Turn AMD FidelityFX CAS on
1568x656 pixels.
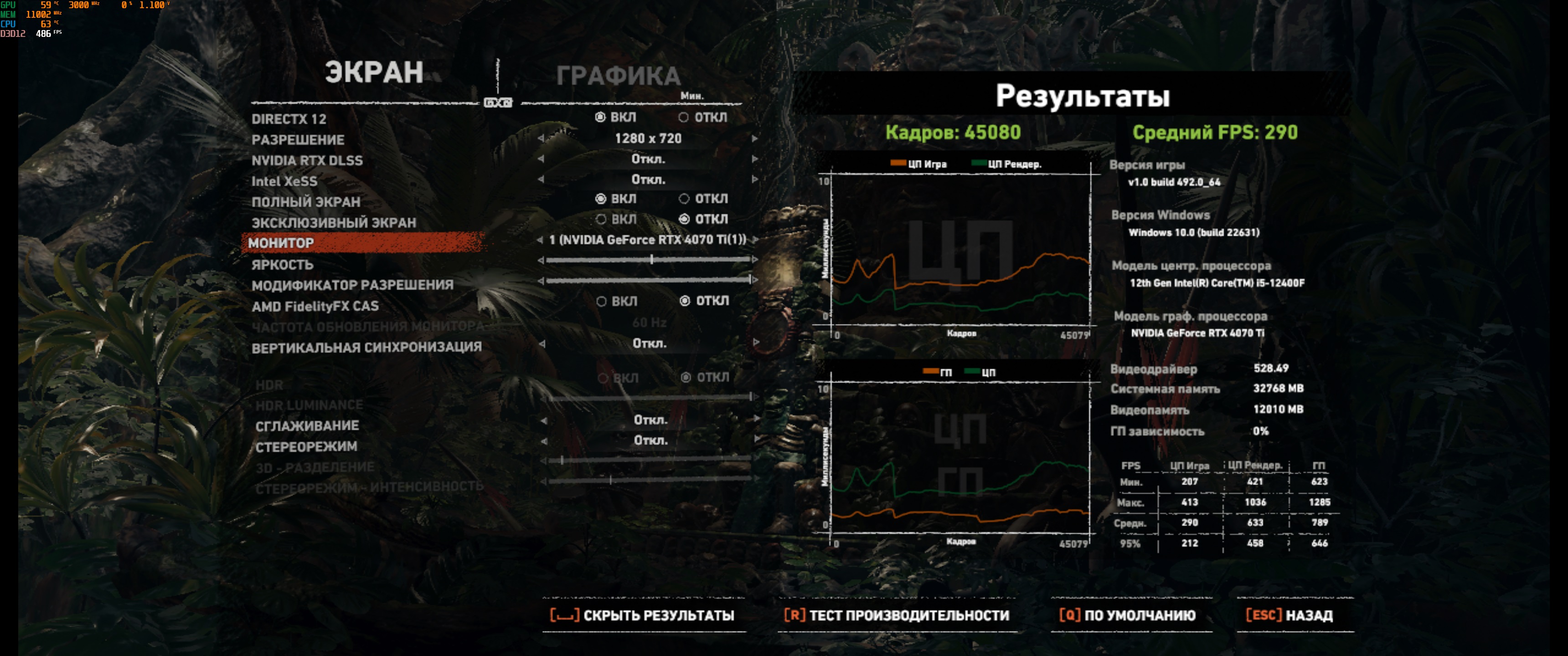[x=602, y=301]
